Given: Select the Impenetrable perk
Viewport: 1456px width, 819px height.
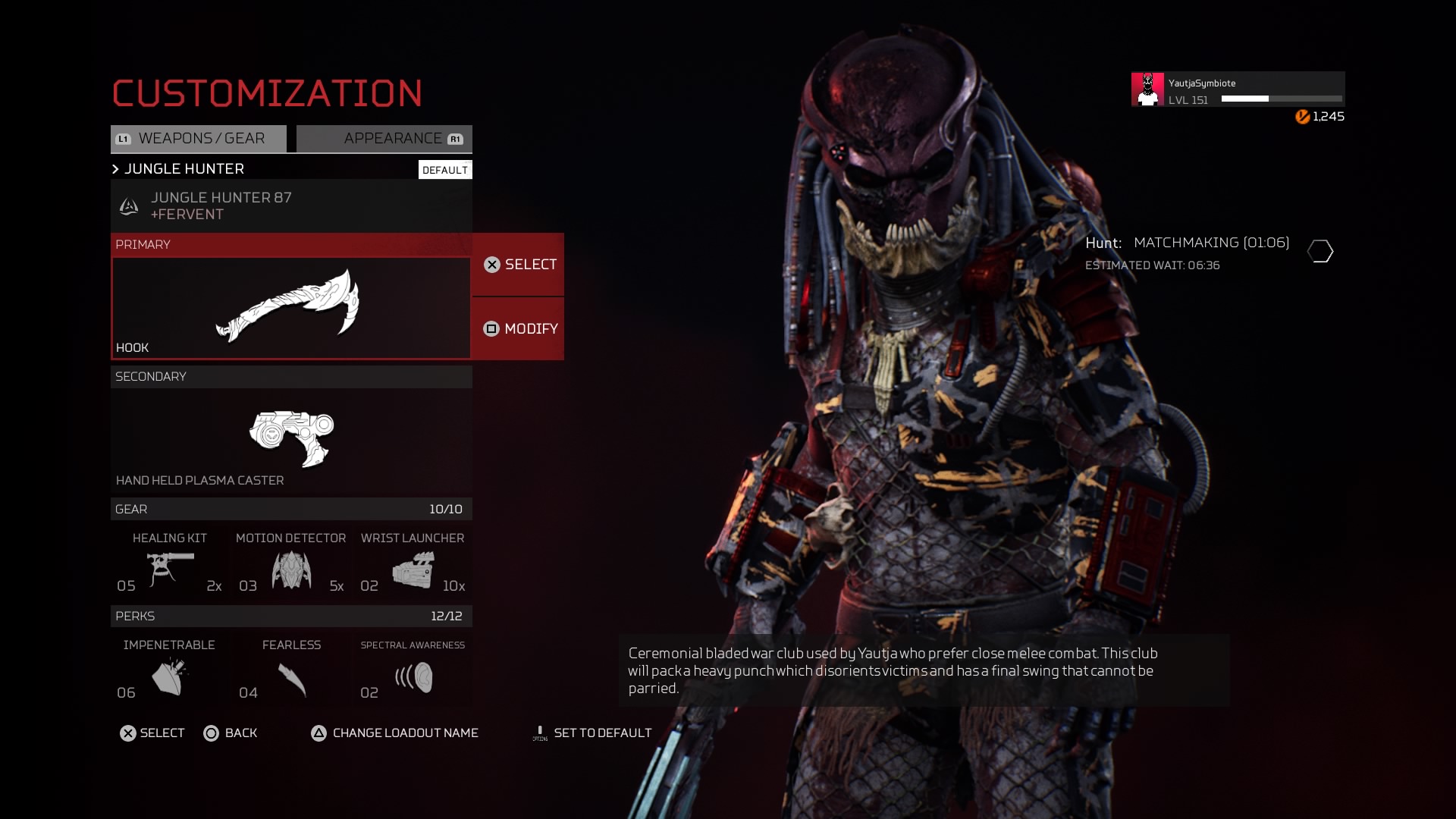Looking at the screenshot, I should click(x=170, y=671).
